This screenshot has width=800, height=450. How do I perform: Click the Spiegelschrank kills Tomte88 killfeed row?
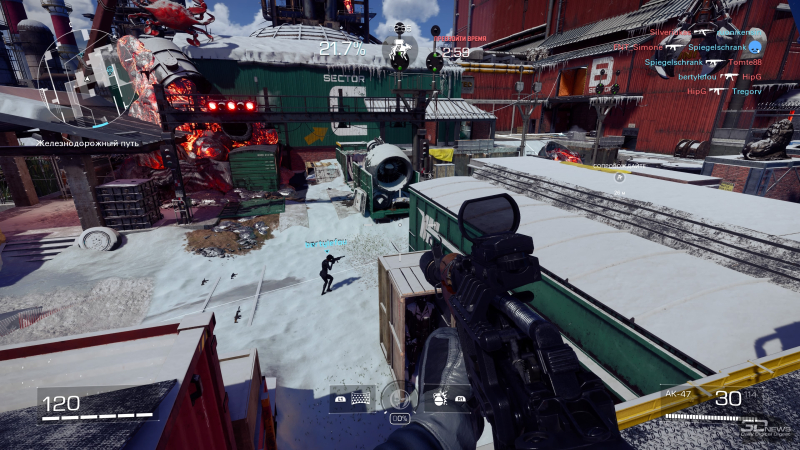coord(703,62)
